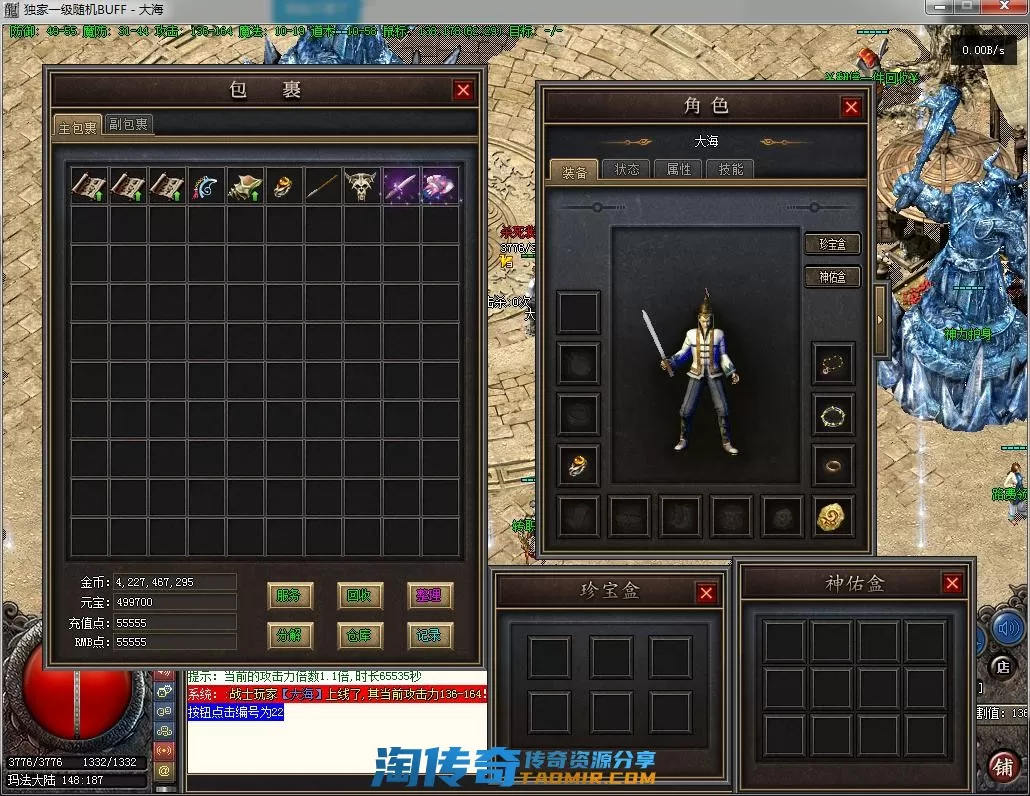
Task: Open the 仓库 warehouse
Action: (359, 635)
